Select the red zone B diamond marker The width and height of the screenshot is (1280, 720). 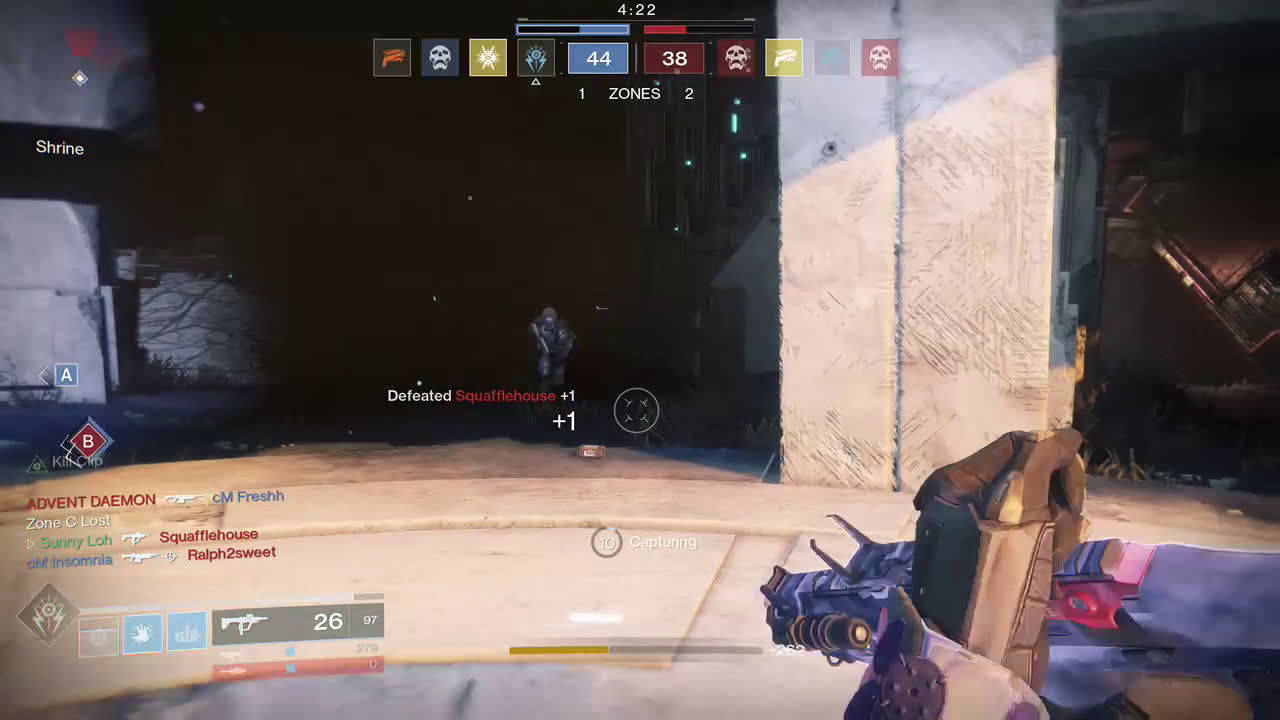coord(88,440)
